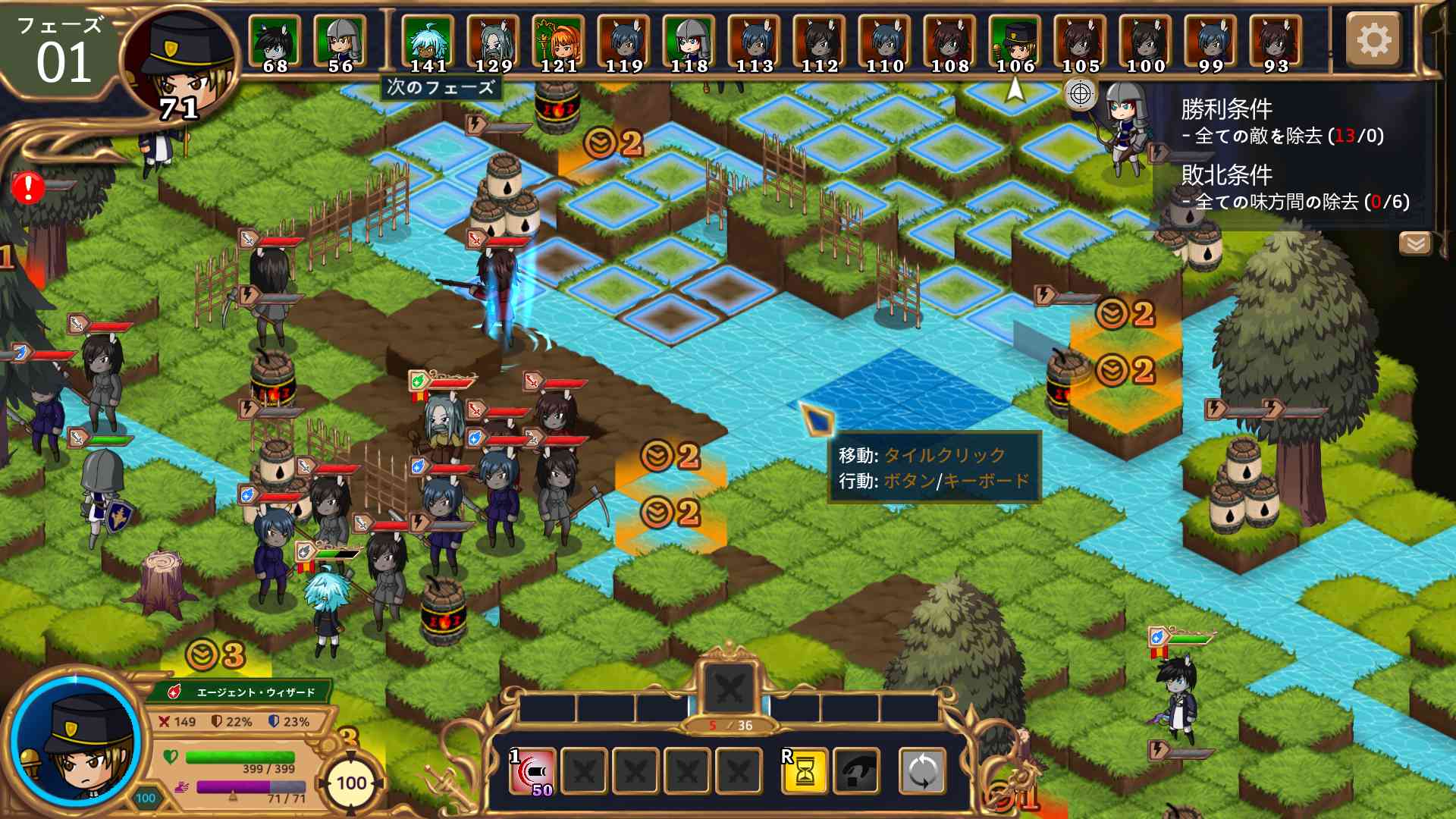Pick the turn-order portrait numbered 68

[x=275, y=42]
